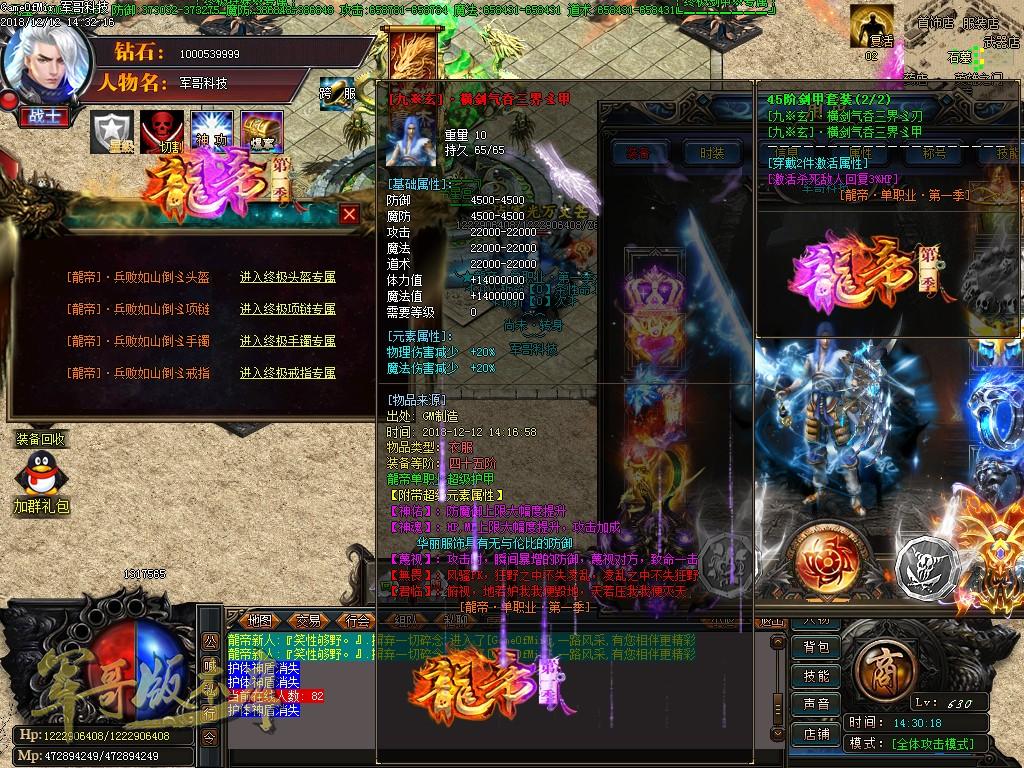Open the 背包 backpack
The image size is (1024, 768).
816,647
